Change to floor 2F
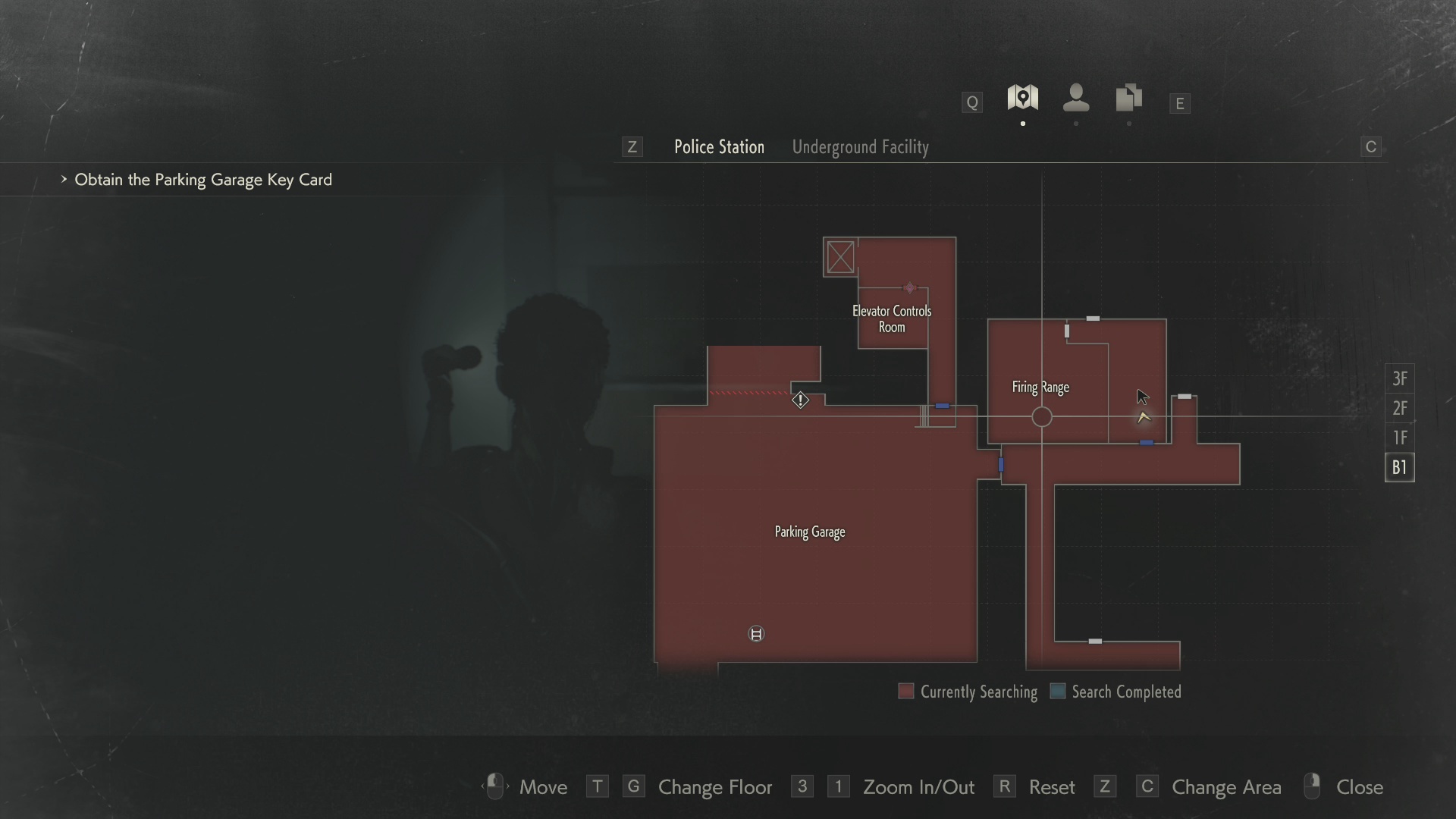 pyautogui.click(x=1399, y=409)
